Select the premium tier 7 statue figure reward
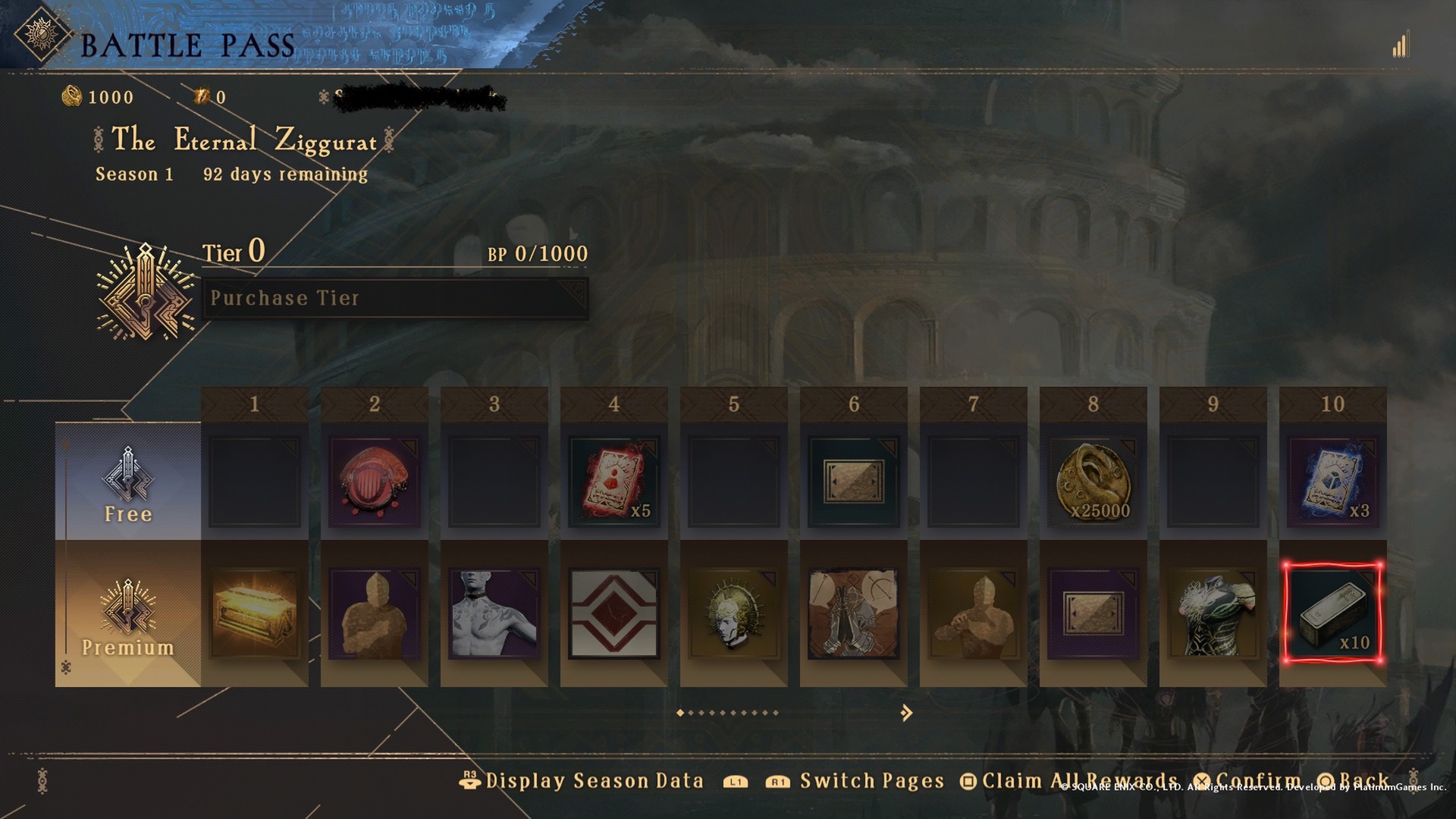Viewport: 1456px width, 819px height. pos(974,614)
